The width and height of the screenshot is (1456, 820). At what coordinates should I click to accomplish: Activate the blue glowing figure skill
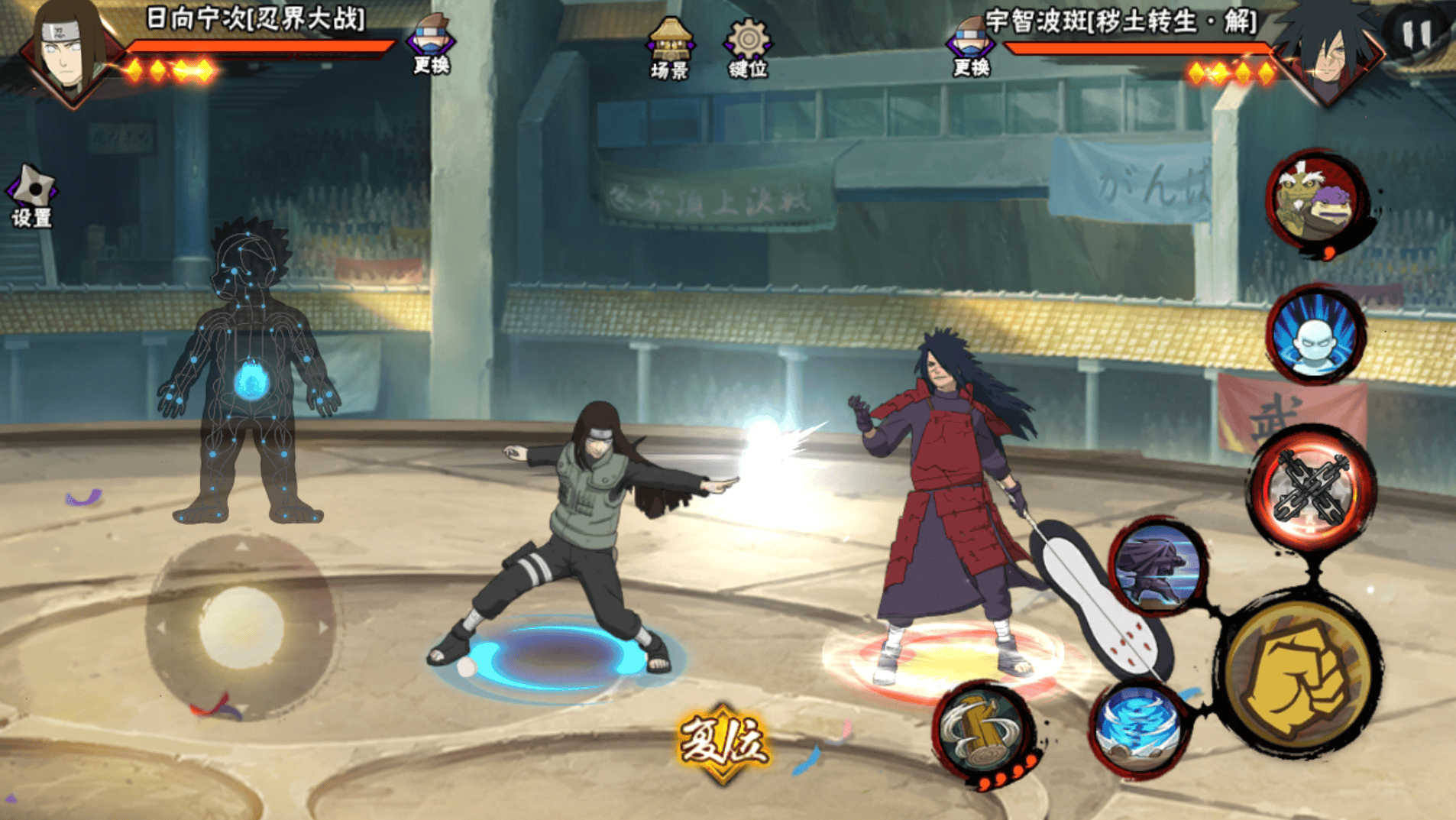tap(1315, 335)
